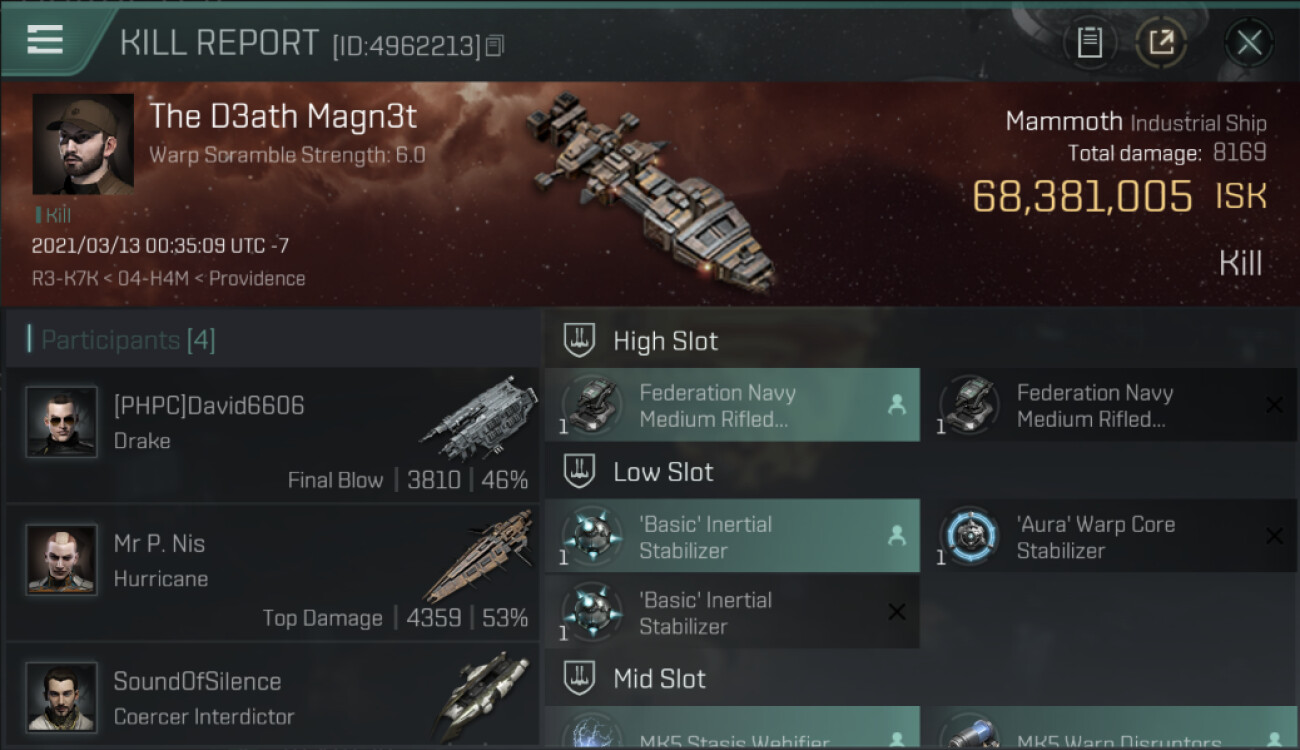Select destroyed Federation Navy Medium Rifled module
This screenshot has width=1300, height=750.
(1109, 405)
